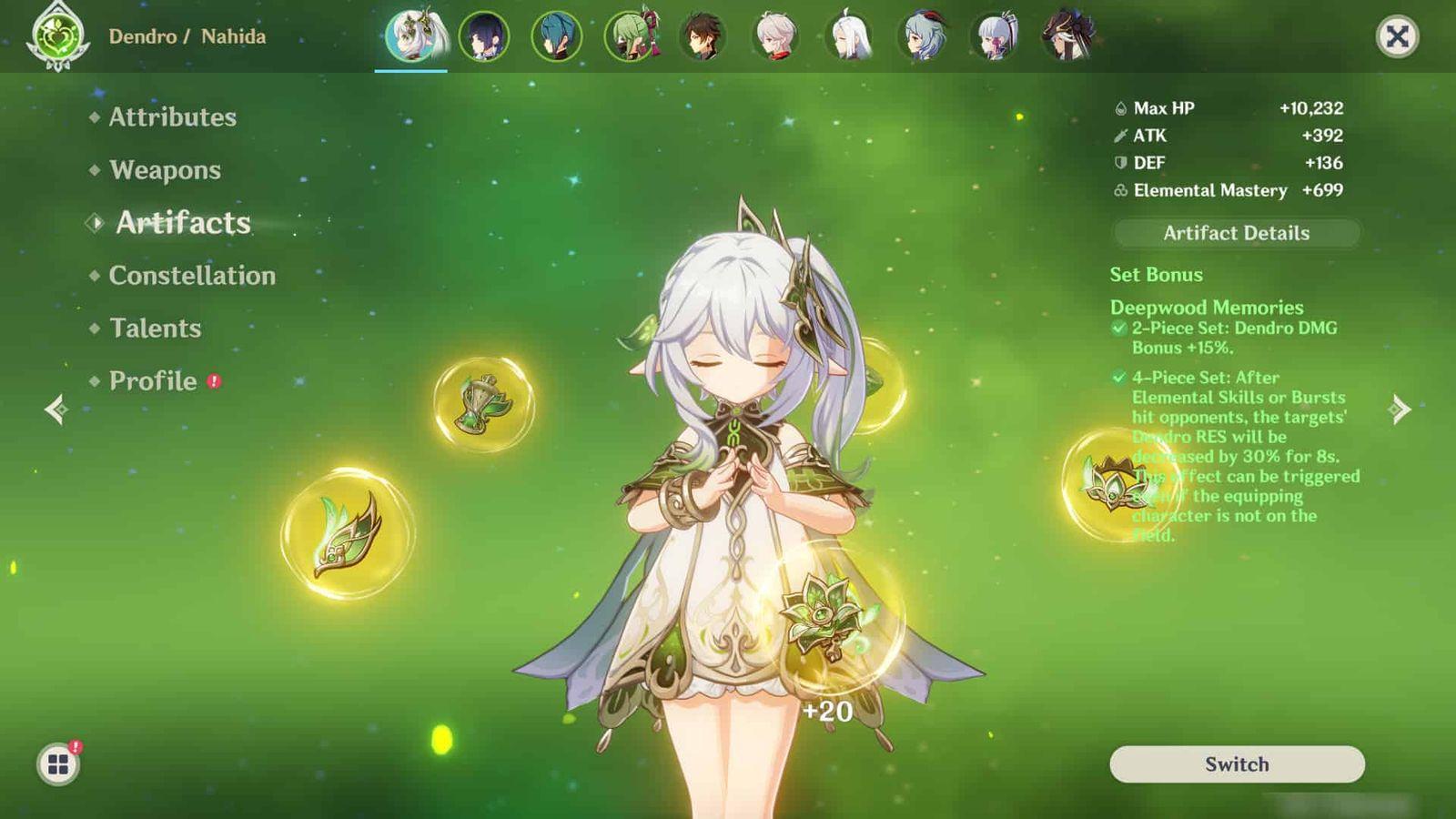Select the flower artifact bubble on Nahida

point(824,619)
